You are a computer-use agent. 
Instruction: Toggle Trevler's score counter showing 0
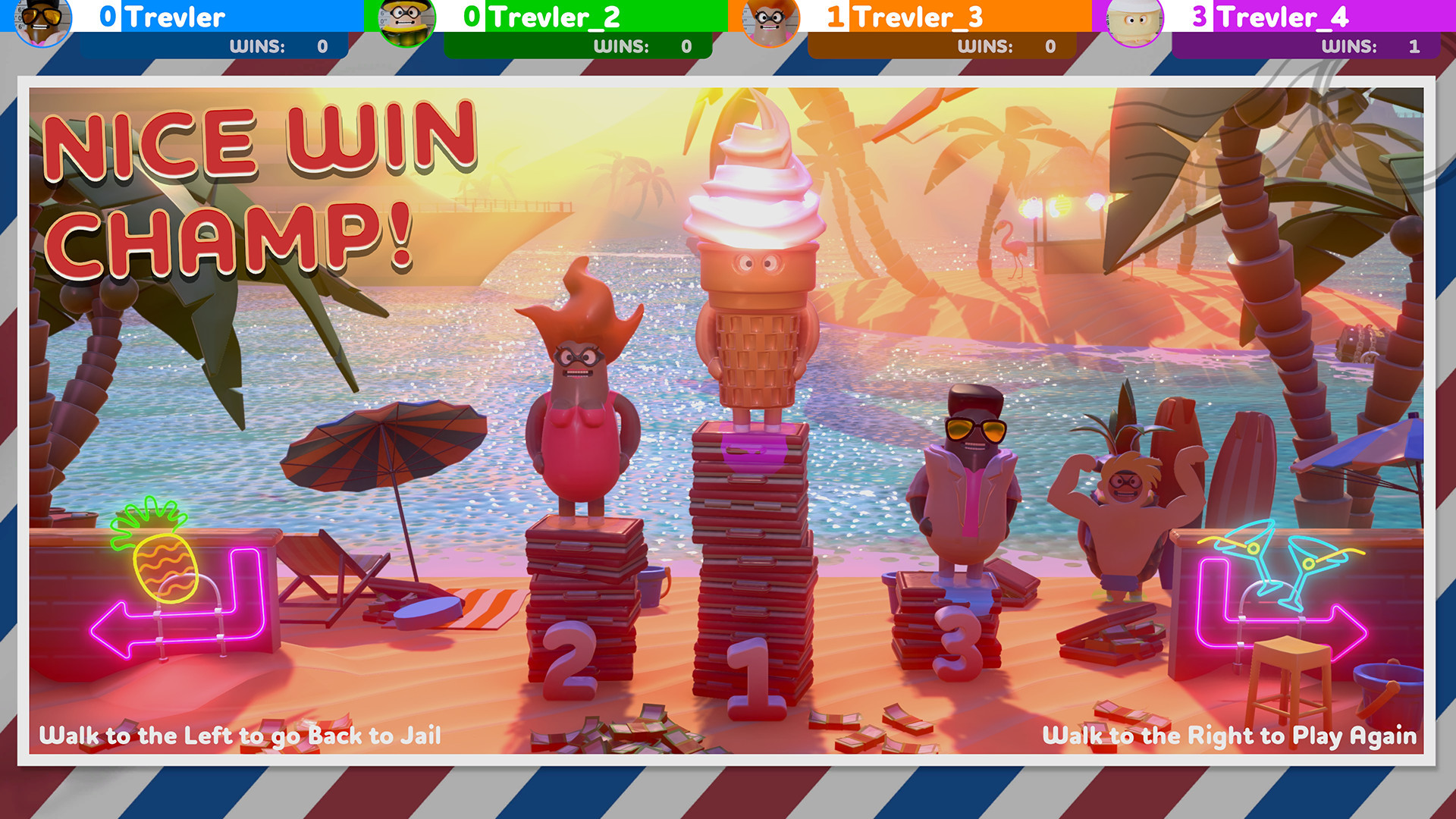pyautogui.click(x=106, y=17)
